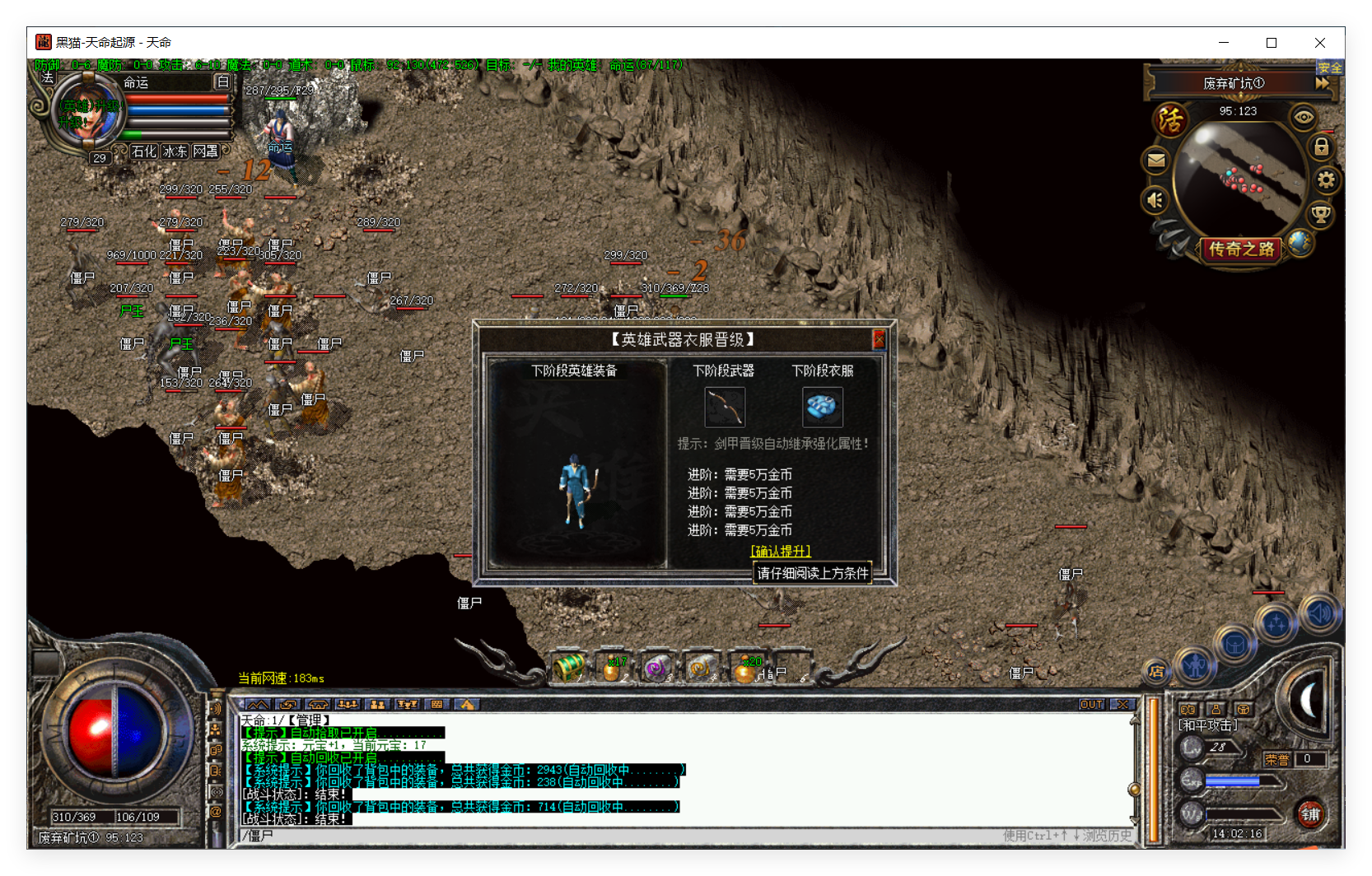
Task: Click the padlock icon near minimap
Action: tap(1321, 147)
